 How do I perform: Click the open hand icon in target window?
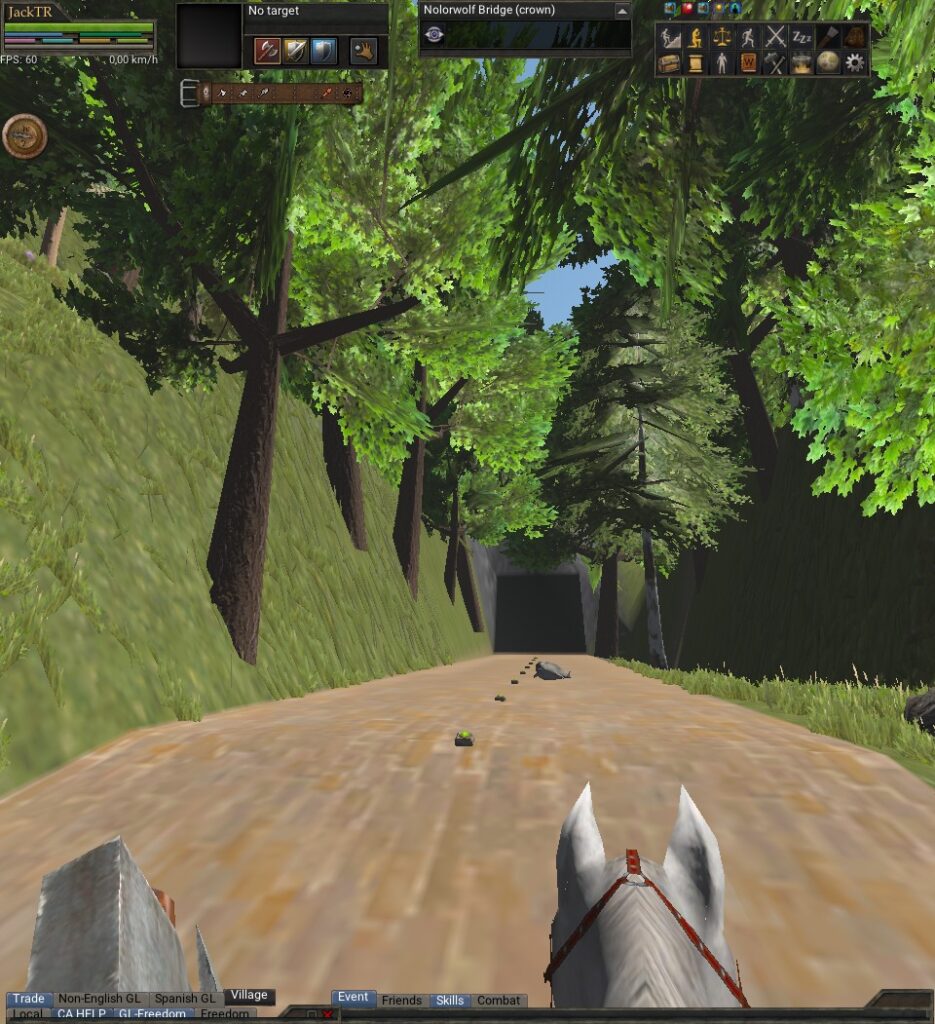[363, 51]
